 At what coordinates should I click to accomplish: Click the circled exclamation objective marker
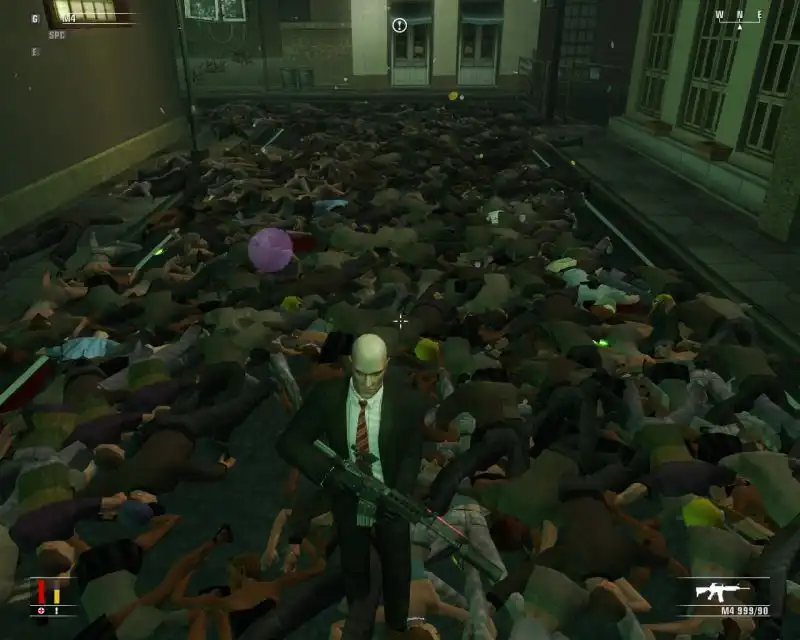coord(399,25)
